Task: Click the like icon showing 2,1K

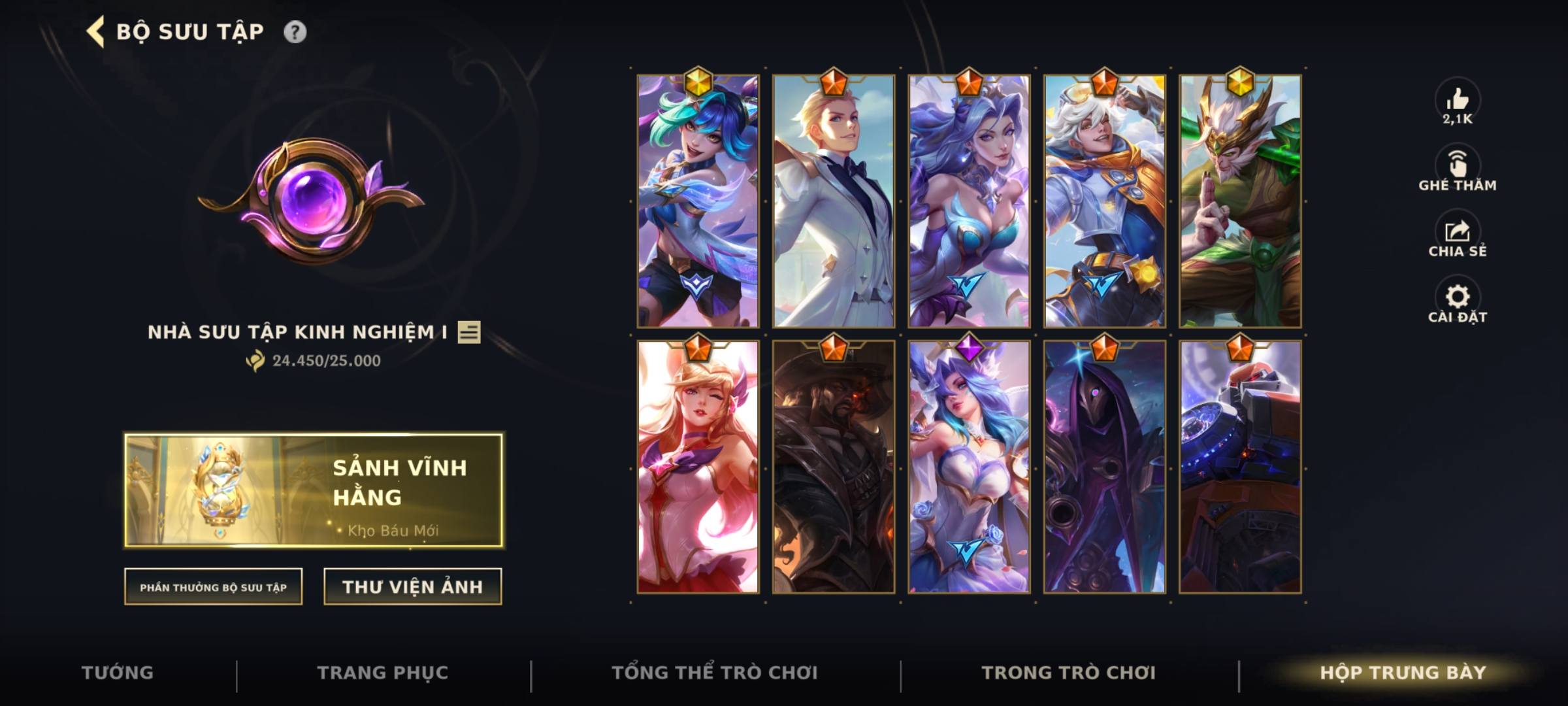Action: point(1457,103)
